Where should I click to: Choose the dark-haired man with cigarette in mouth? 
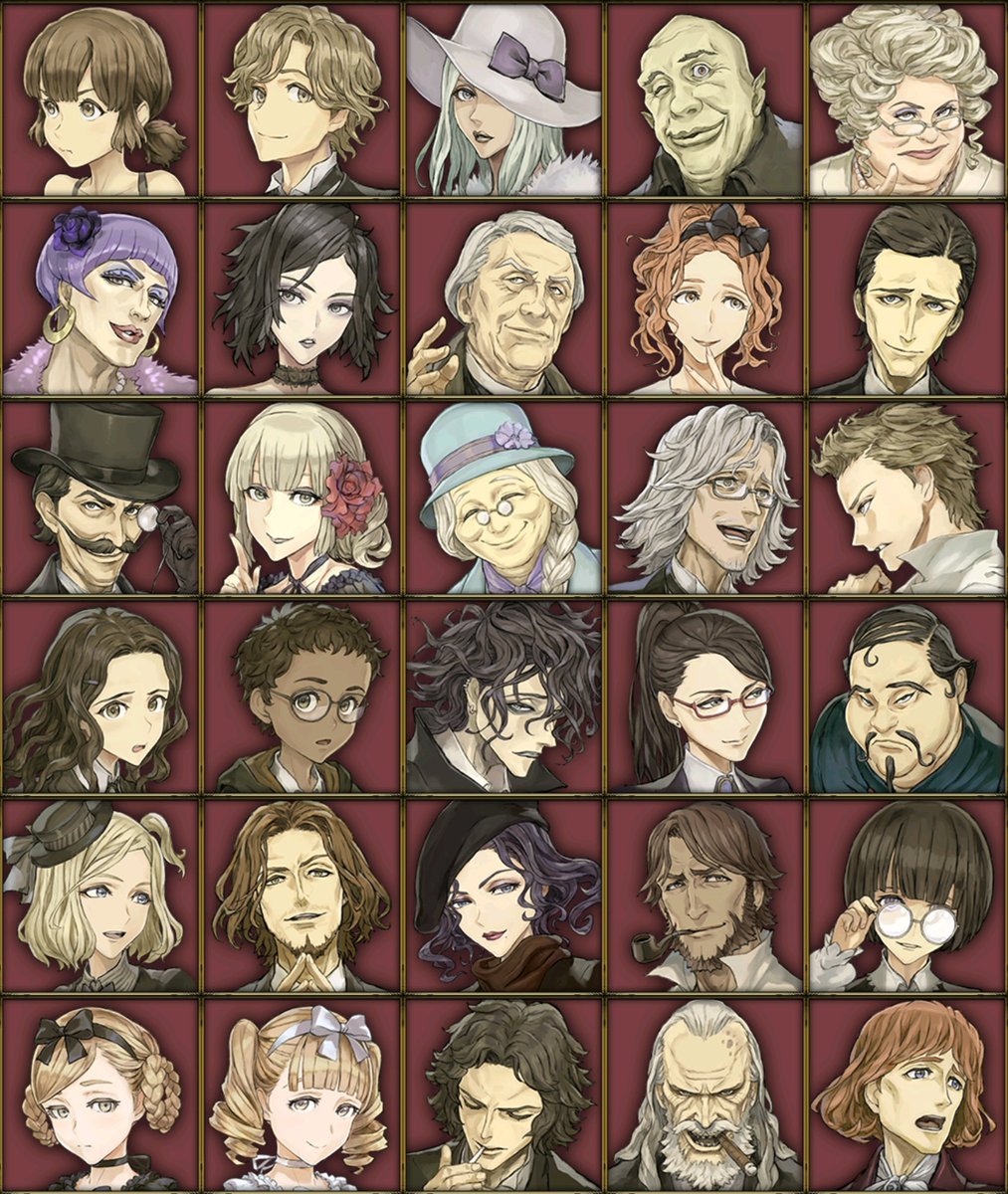click(x=504, y=1094)
